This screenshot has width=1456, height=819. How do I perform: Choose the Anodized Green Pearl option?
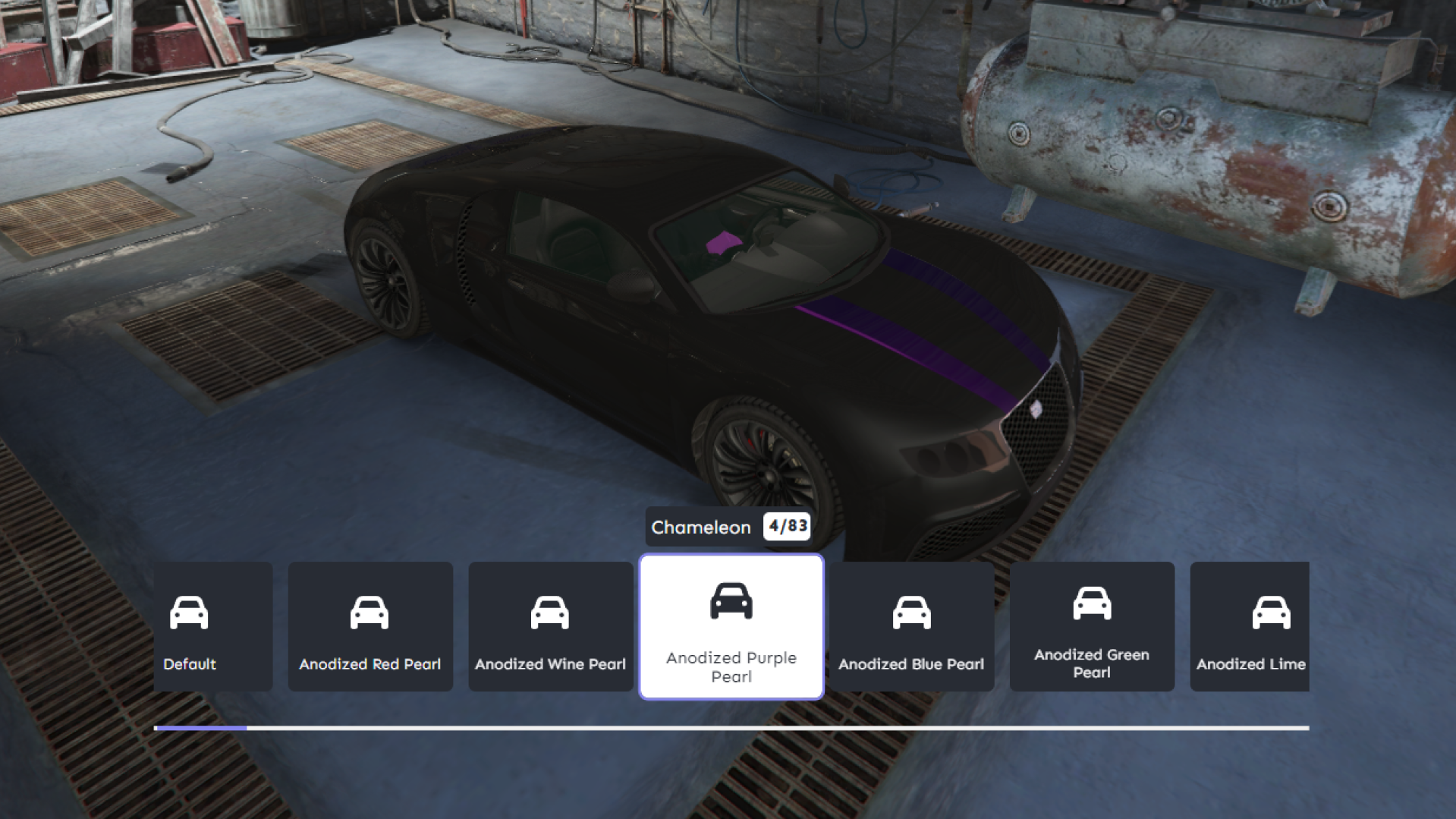coord(1092,626)
